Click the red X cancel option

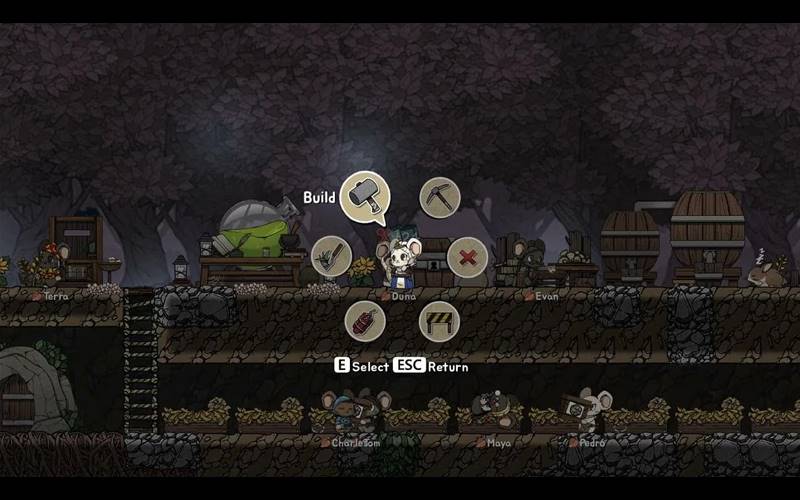coord(467,258)
